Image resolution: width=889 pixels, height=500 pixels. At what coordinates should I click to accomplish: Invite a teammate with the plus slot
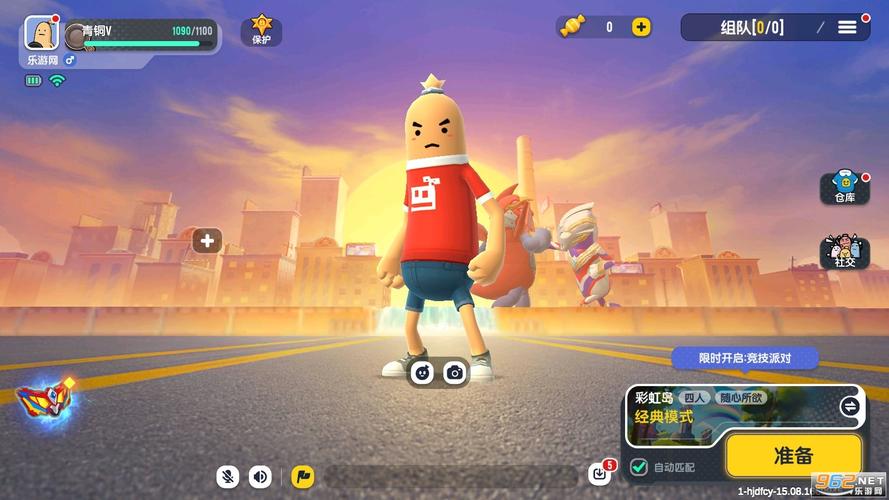click(207, 240)
